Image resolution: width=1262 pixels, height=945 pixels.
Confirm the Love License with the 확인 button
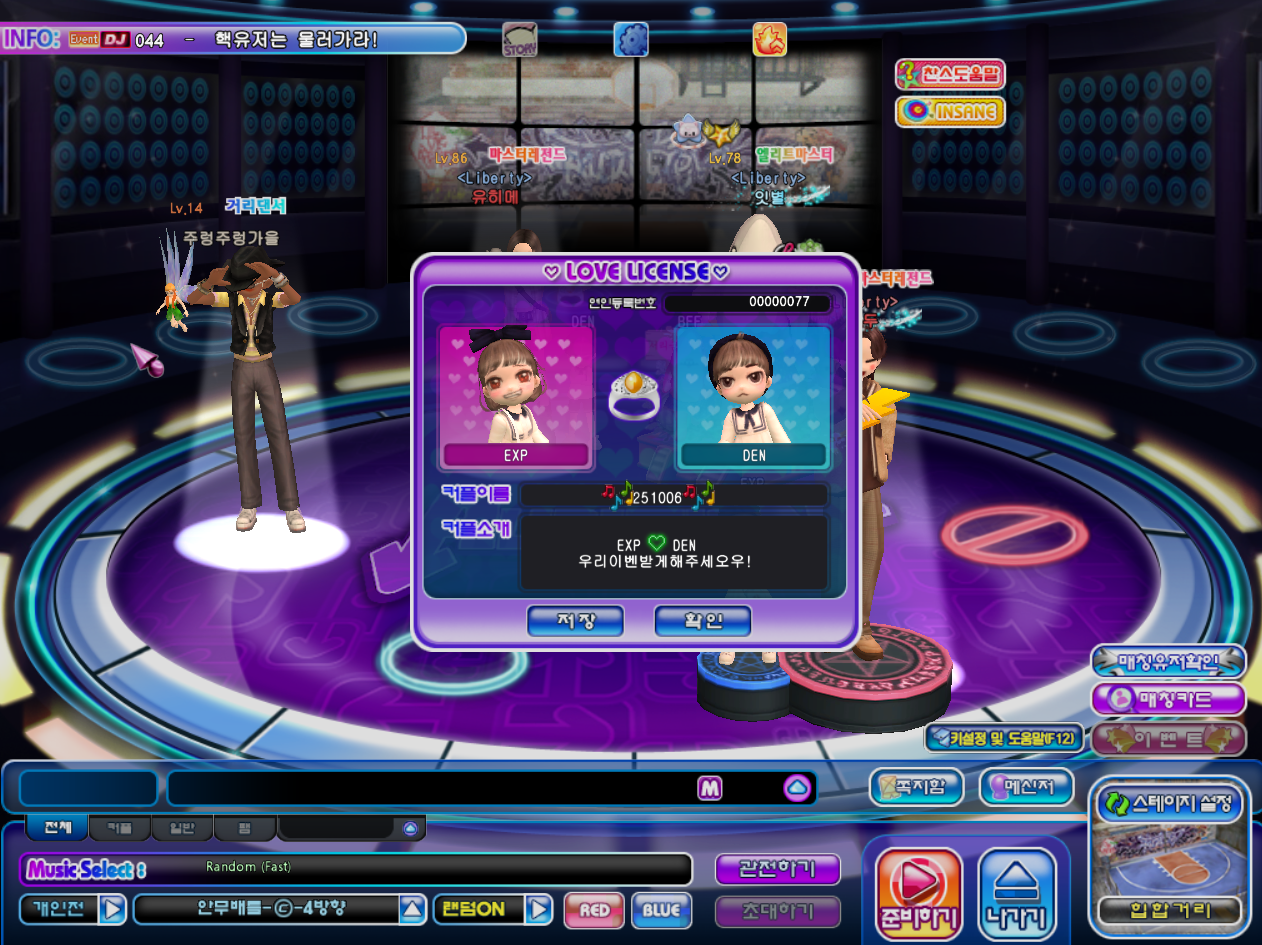pyautogui.click(x=702, y=621)
